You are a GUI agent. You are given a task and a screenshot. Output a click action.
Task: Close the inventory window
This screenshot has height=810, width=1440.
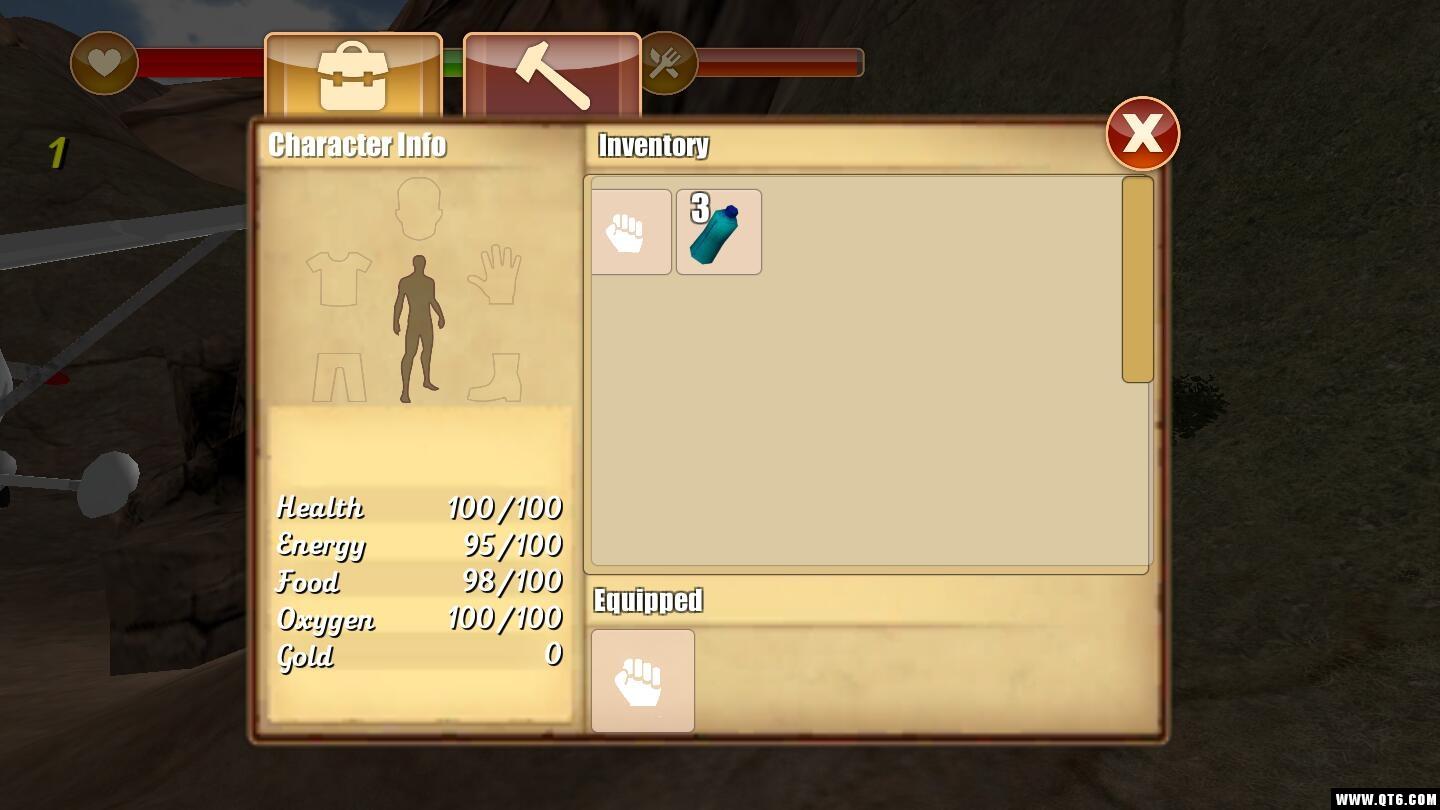(x=1142, y=133)
